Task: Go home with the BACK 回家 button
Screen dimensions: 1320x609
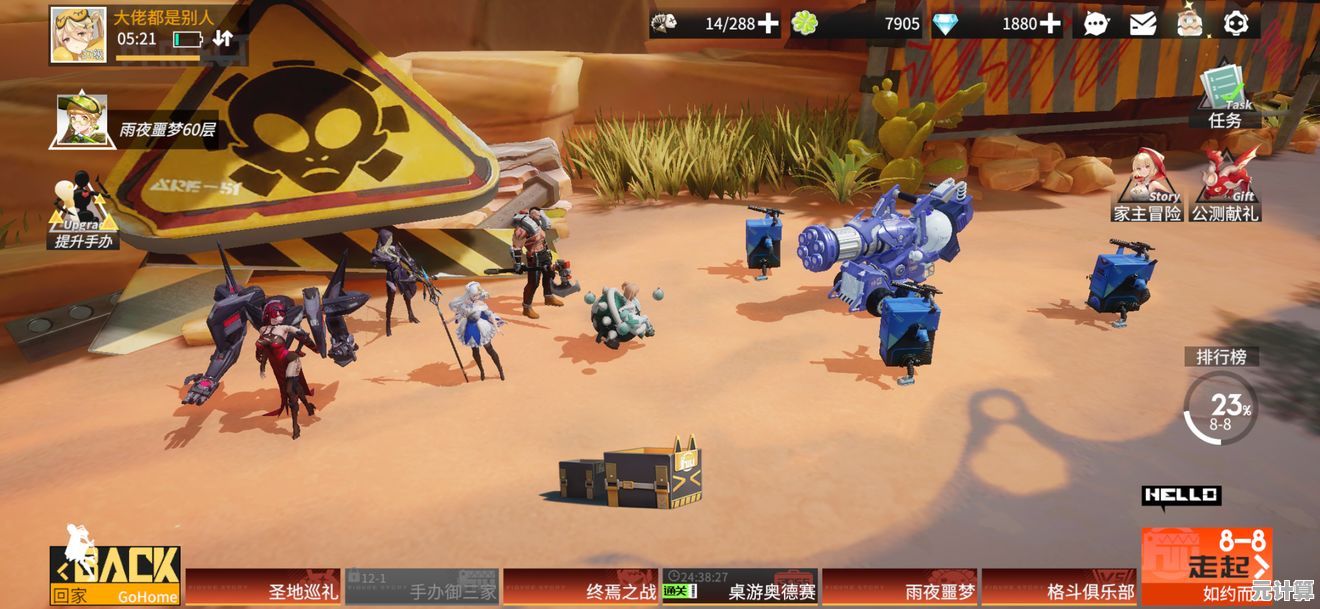Action: point(116,575)
